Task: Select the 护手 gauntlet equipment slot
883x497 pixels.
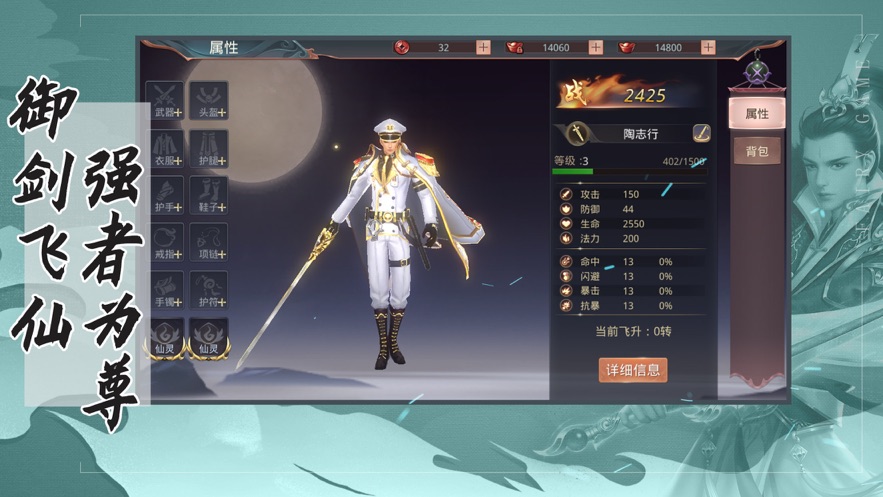Action: [165, 195]
